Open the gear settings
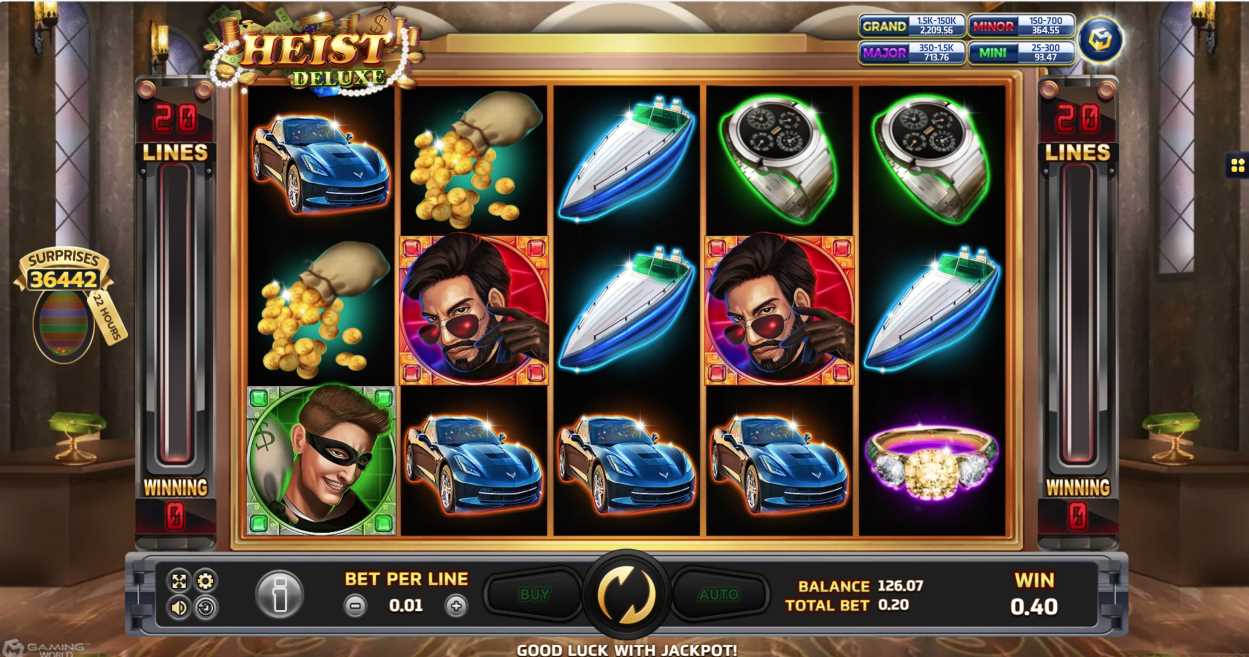Image resolution: width=1249 pixels, height=657 pixels. (205, 581)
